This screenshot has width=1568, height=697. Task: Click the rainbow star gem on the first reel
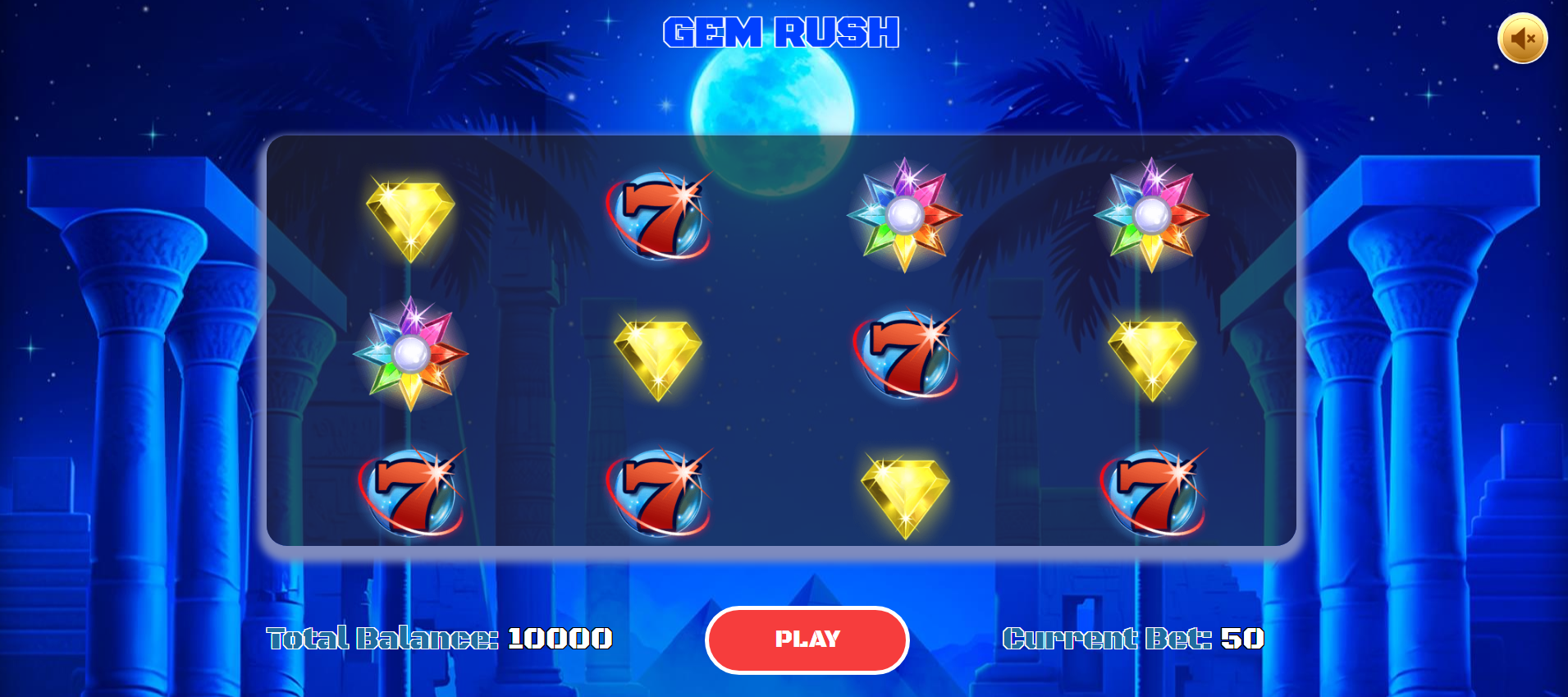(x=410, y=355)
